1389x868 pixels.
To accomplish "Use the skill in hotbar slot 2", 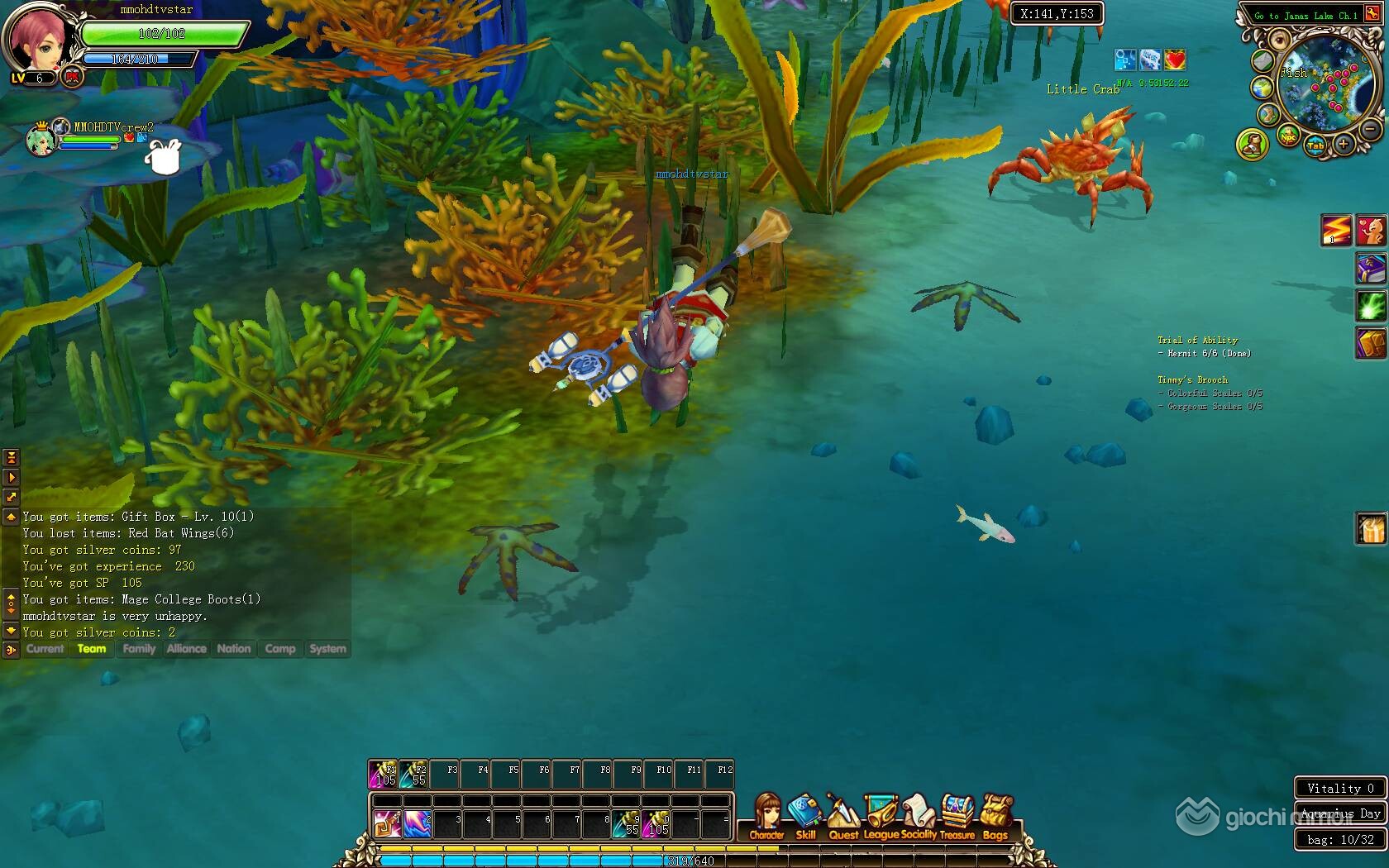I will (418, 823).
